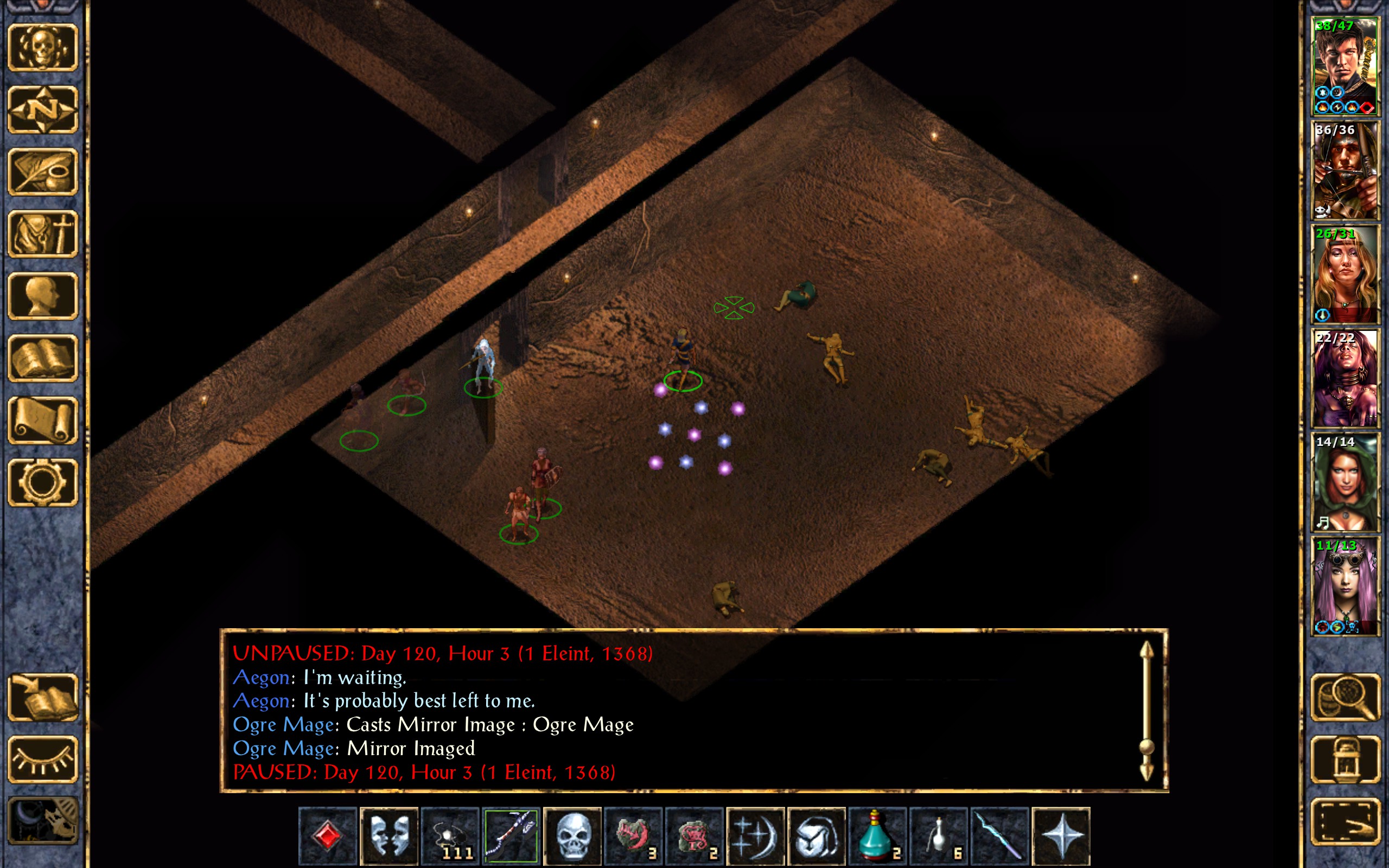Quick save using the book-with-arrow button
Image resolution: width=1389 pixels, height=868 pixels.
point(42,697)
